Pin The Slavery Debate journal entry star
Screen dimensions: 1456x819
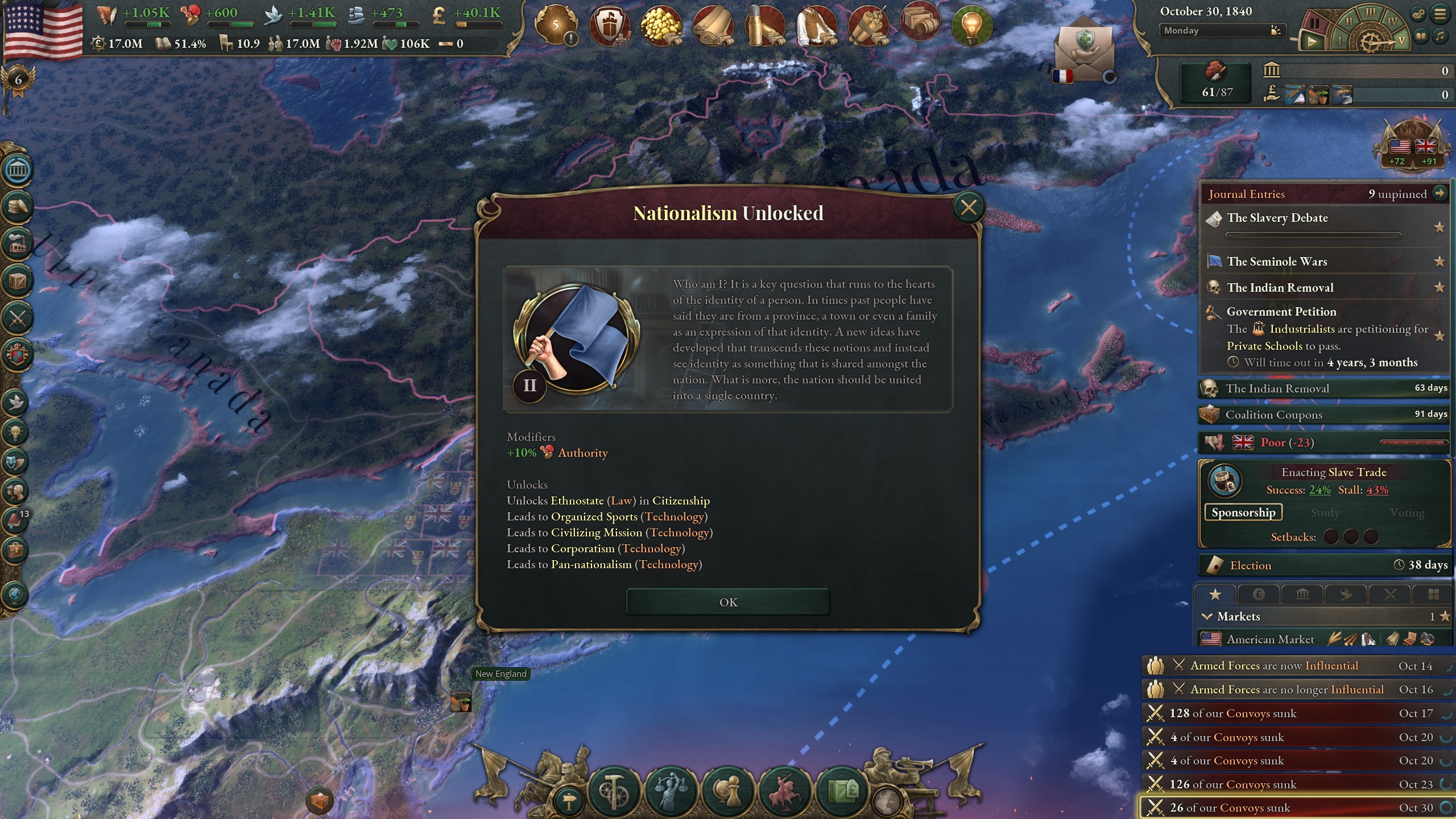tap(1440, 226)
